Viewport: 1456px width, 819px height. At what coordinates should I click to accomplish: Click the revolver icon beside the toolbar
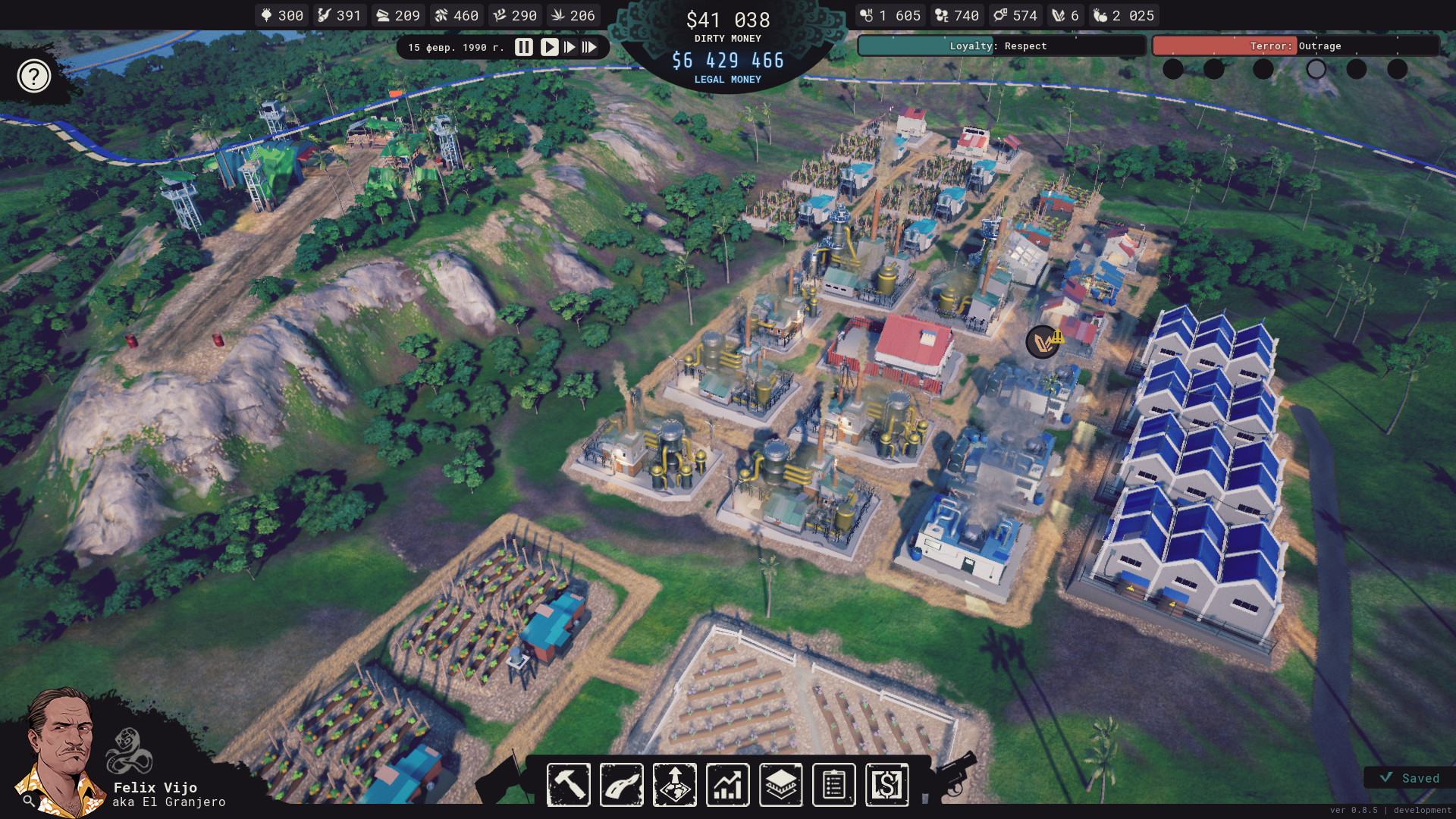click(954, 773)
